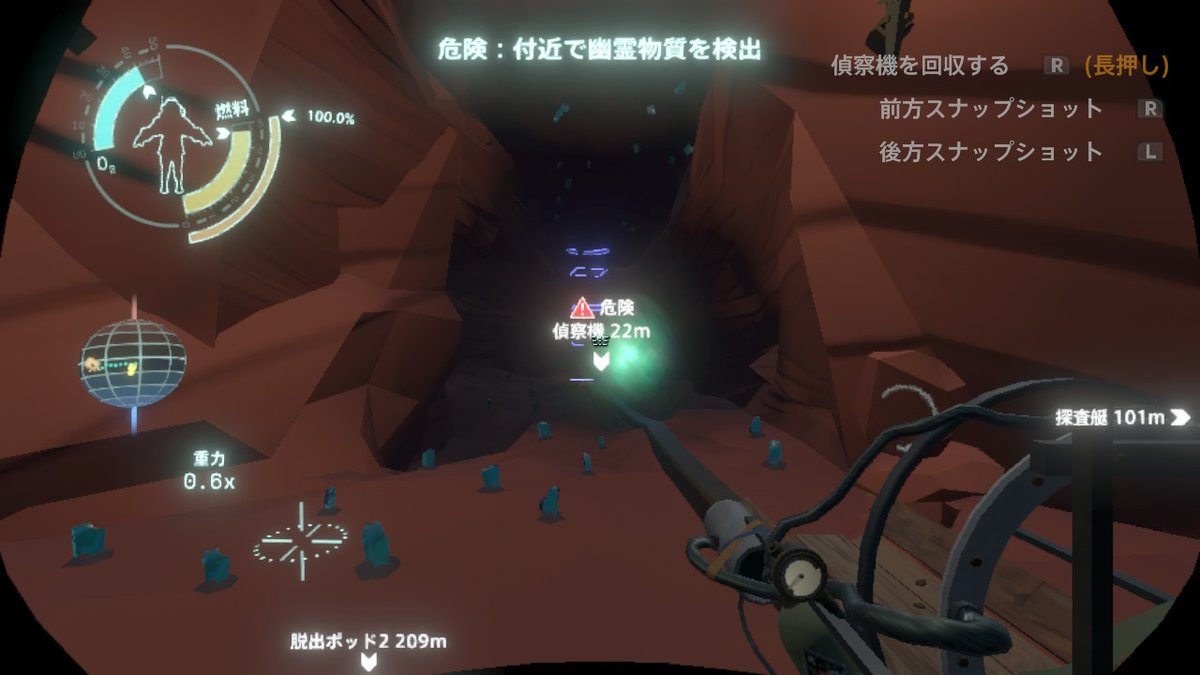Select the 脱出ポッド2 209m waypoint marker
The image size is (1200, 675).
369,642
